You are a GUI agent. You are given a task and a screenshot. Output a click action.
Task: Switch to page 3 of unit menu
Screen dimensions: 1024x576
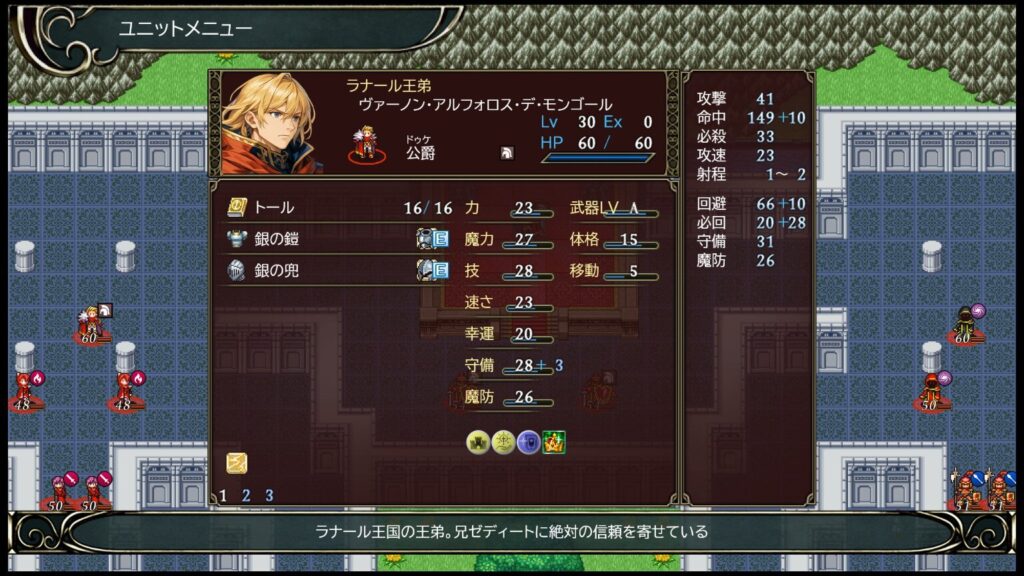click(269, 495)
